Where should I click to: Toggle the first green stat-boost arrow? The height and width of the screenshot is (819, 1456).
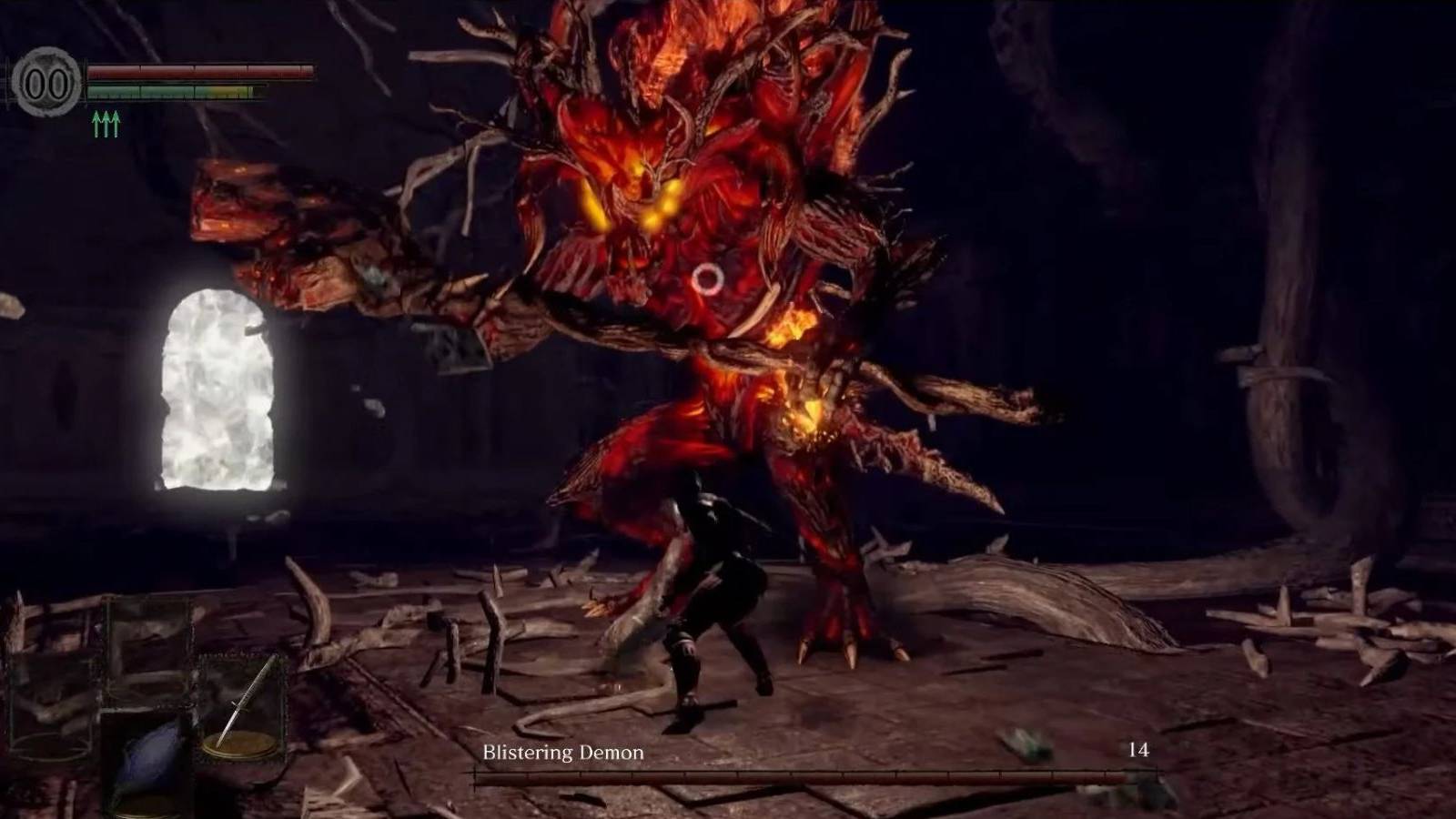pos(95,124)
